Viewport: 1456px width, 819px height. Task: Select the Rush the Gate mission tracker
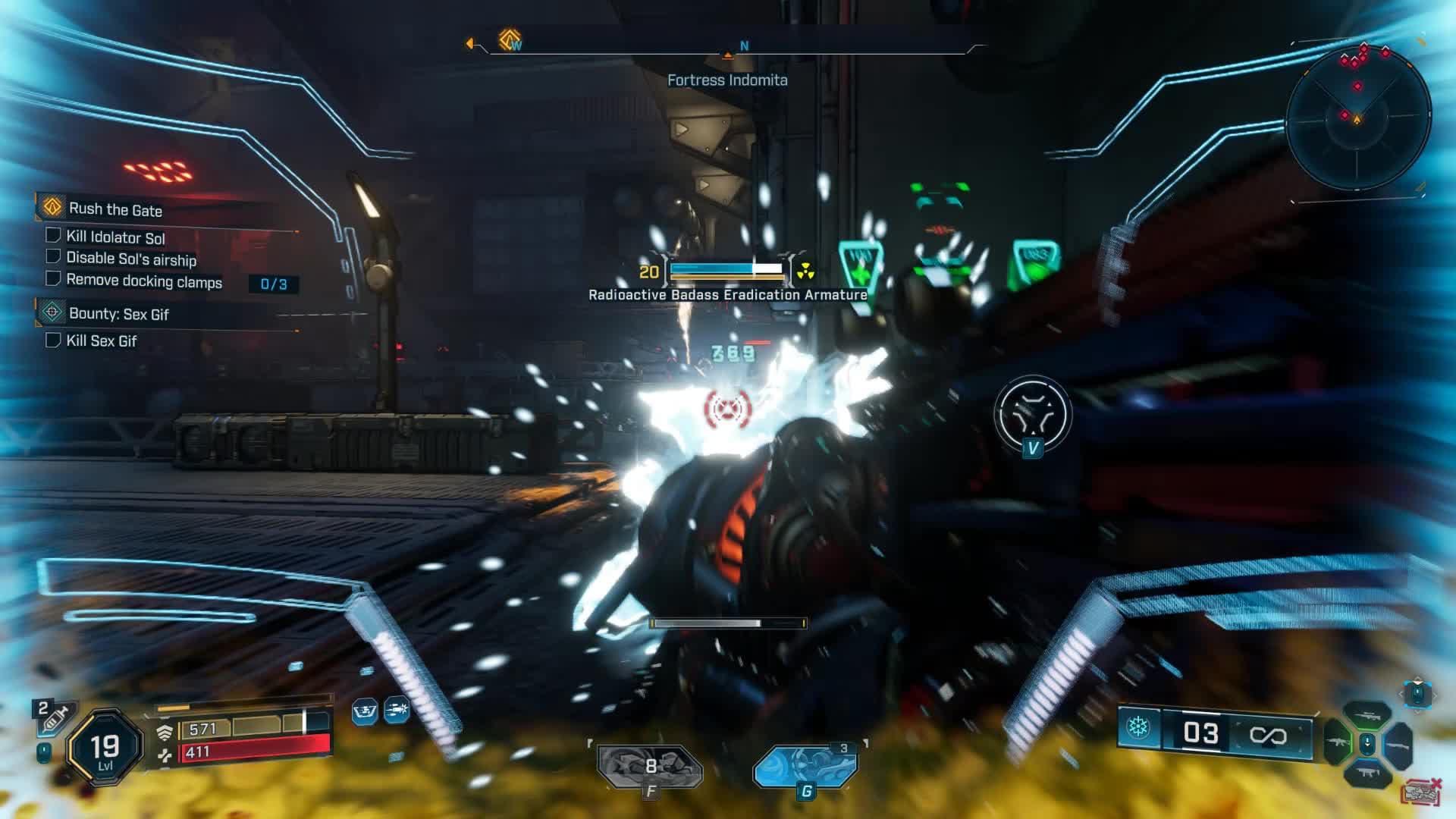(x=115, y=209)
